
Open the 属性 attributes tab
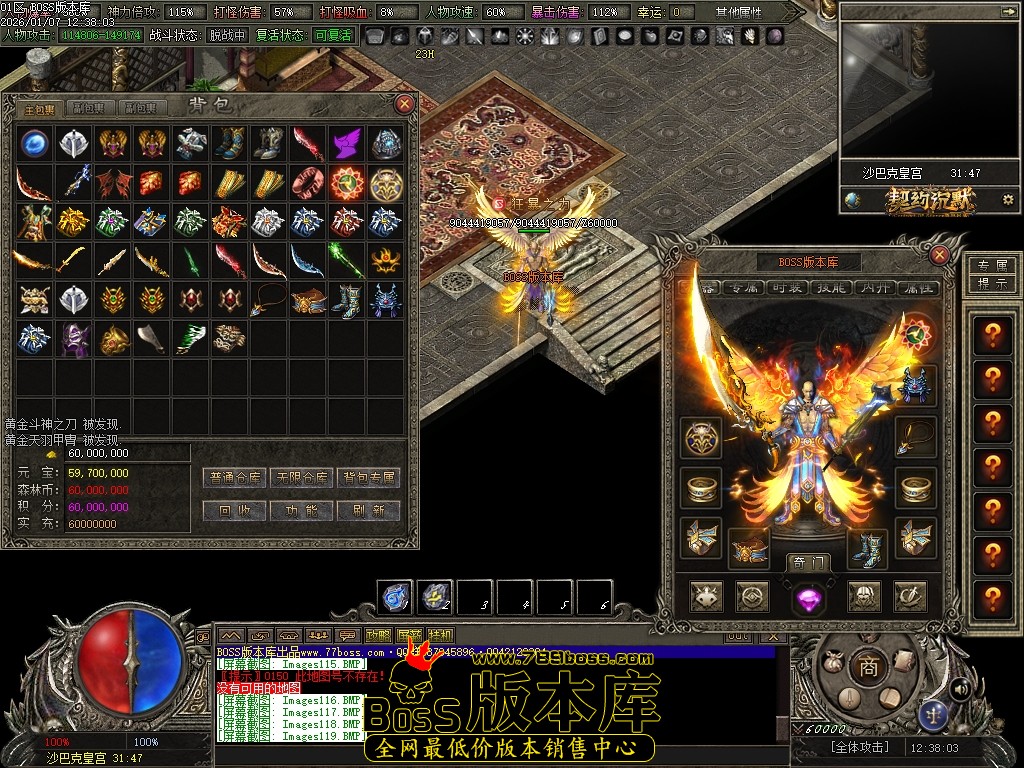pos(918,288)
